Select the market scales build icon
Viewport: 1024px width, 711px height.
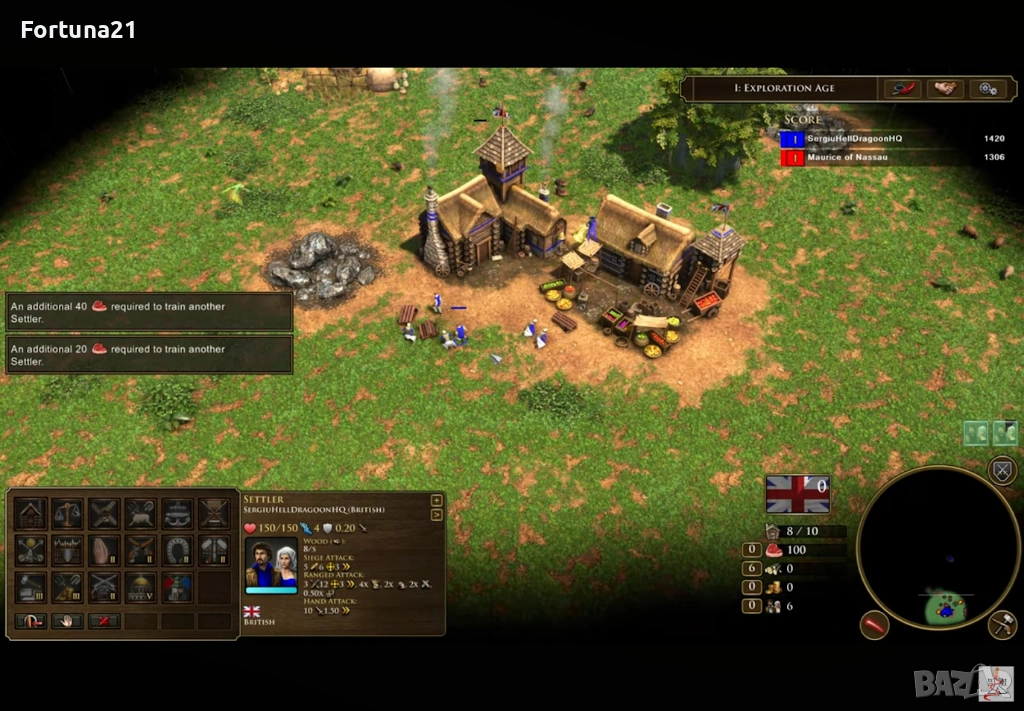click(x=68, y=514)
